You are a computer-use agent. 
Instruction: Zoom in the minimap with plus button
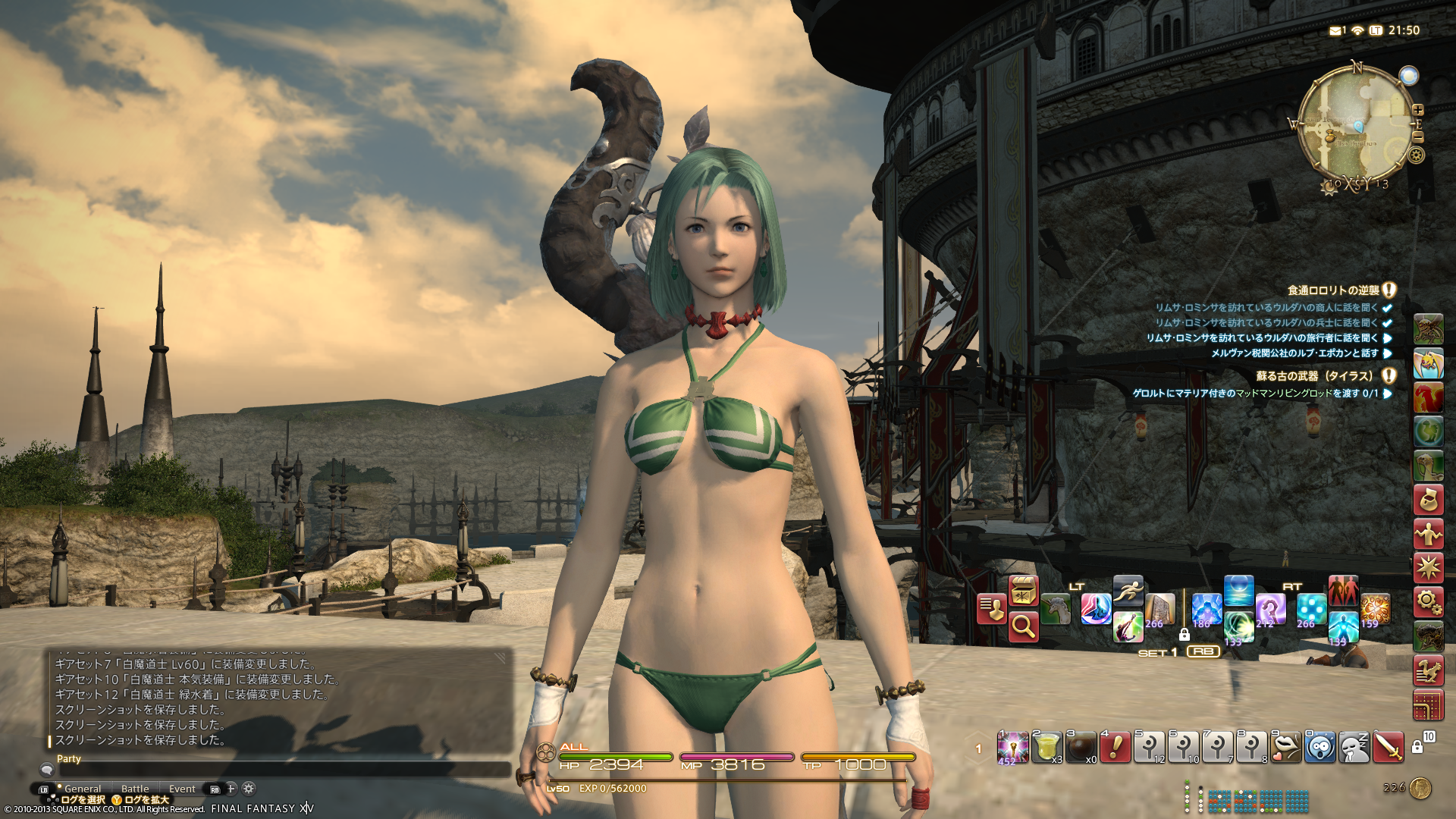point(1418,110)
